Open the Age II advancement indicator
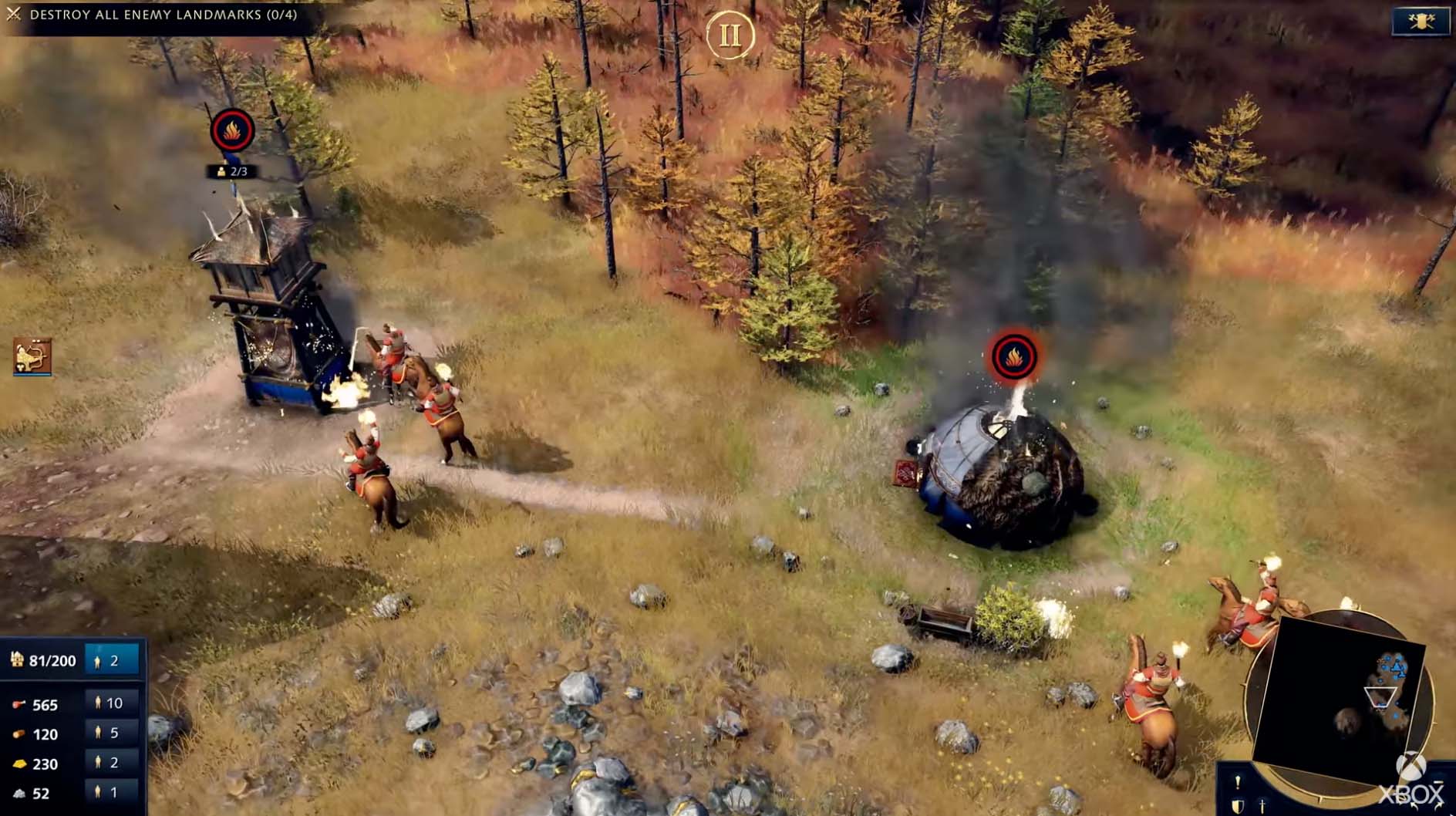Viewport: 1456px width, 816px height. [x=730, y=33]
